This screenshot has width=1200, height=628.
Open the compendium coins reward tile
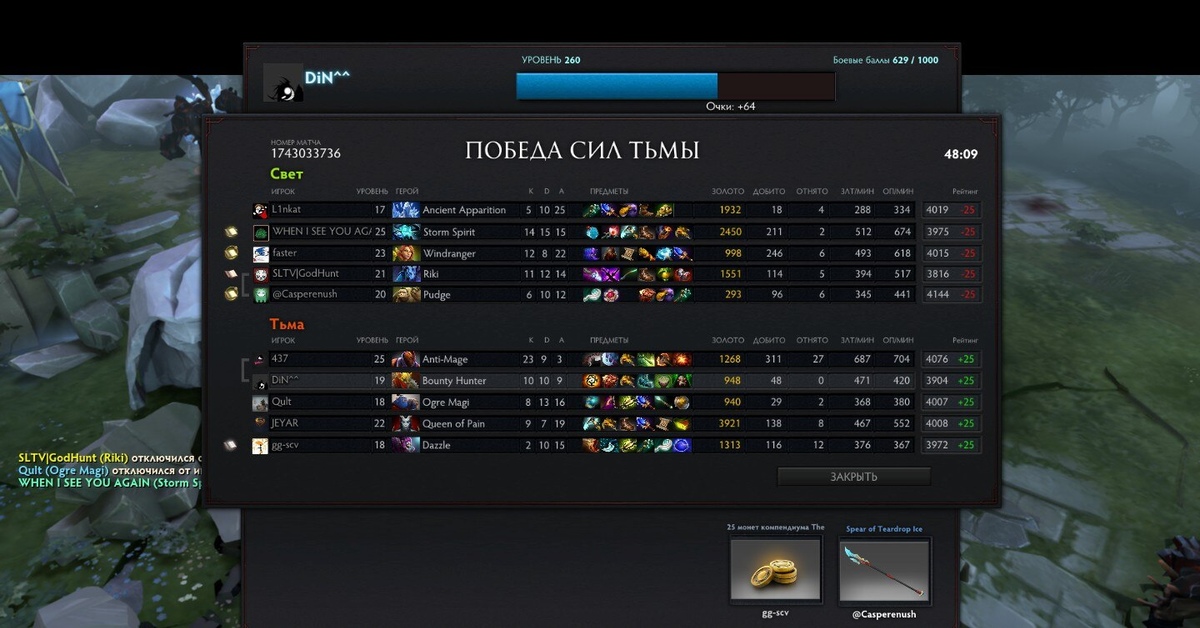point(776,571)
